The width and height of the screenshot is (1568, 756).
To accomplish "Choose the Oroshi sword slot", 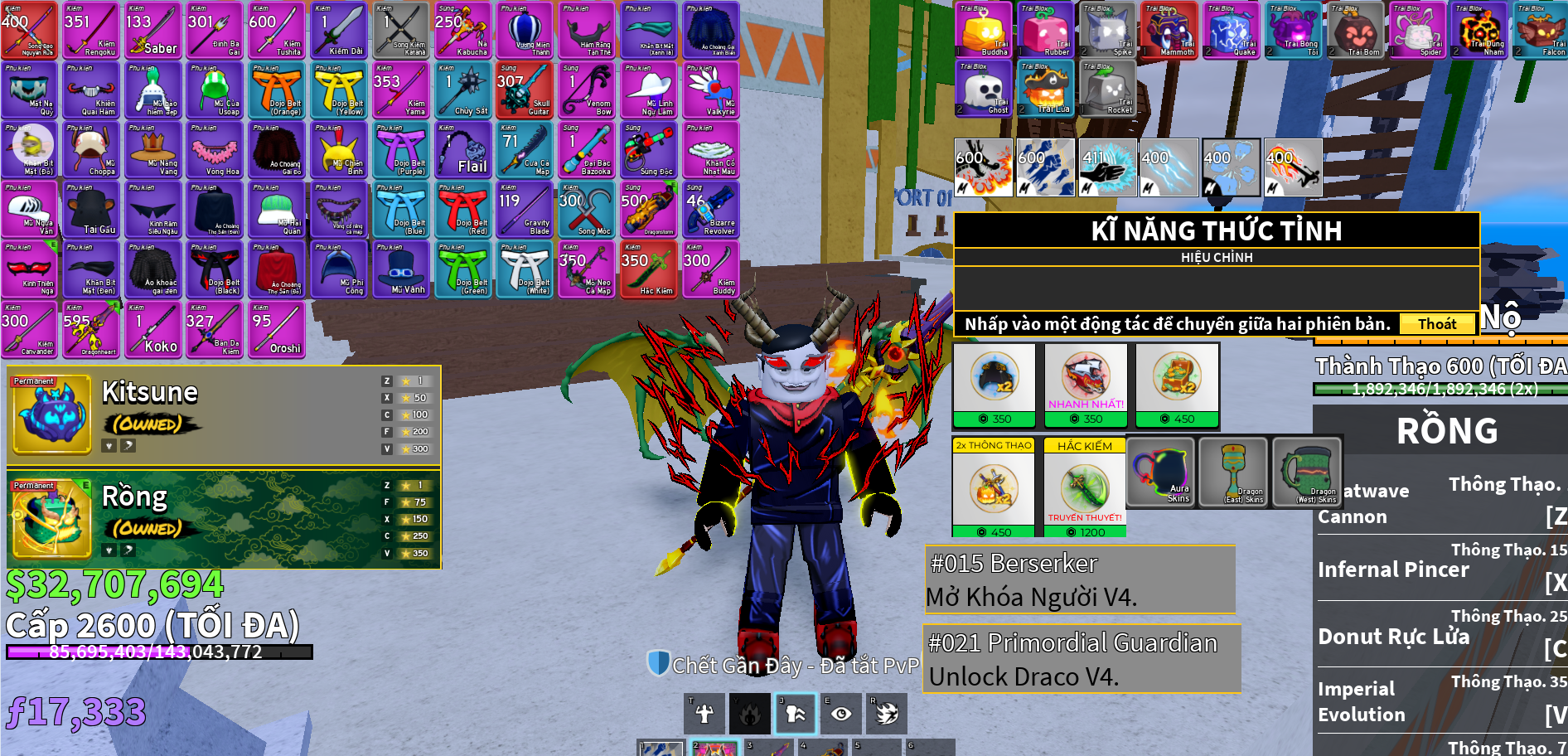I will point(278,330).
